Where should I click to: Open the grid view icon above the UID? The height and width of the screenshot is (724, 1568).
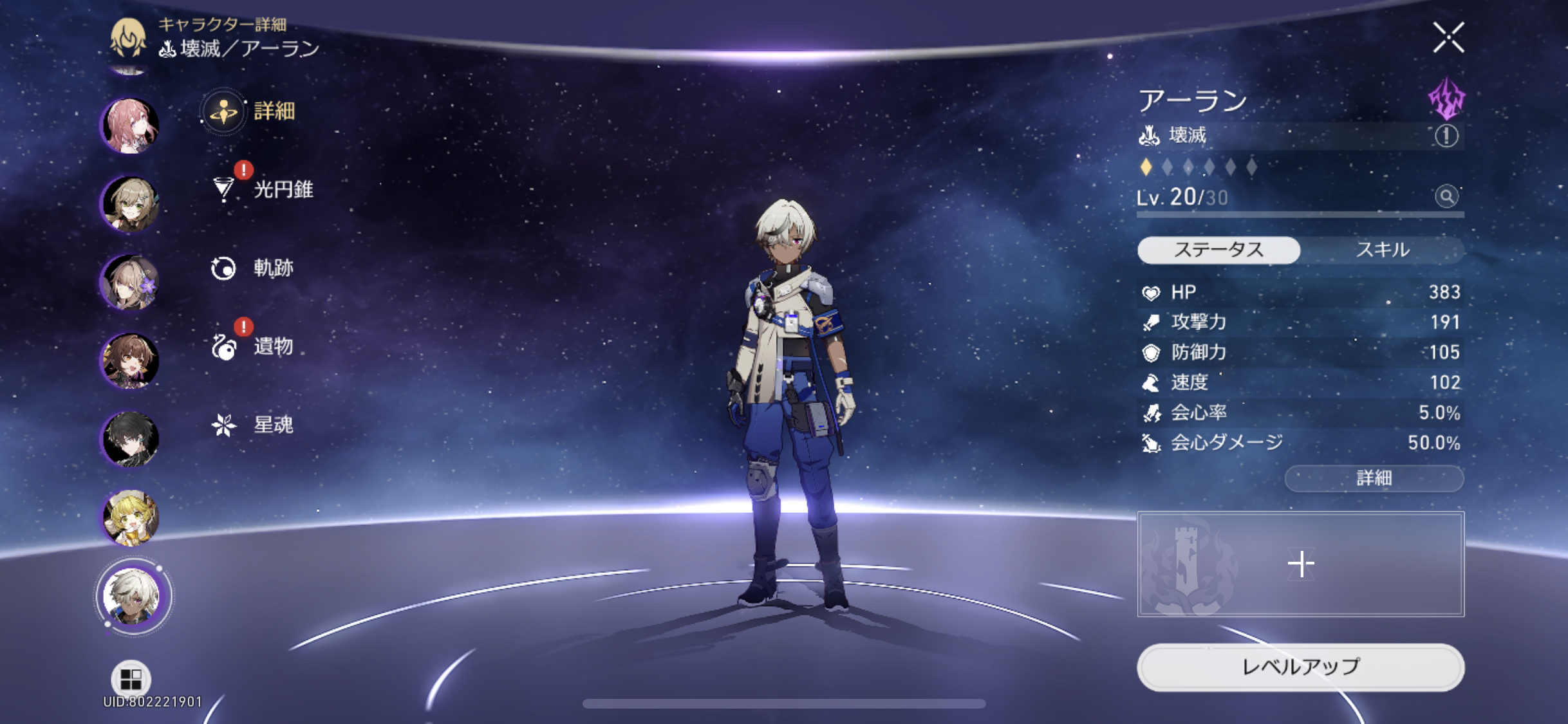point(131,678)
